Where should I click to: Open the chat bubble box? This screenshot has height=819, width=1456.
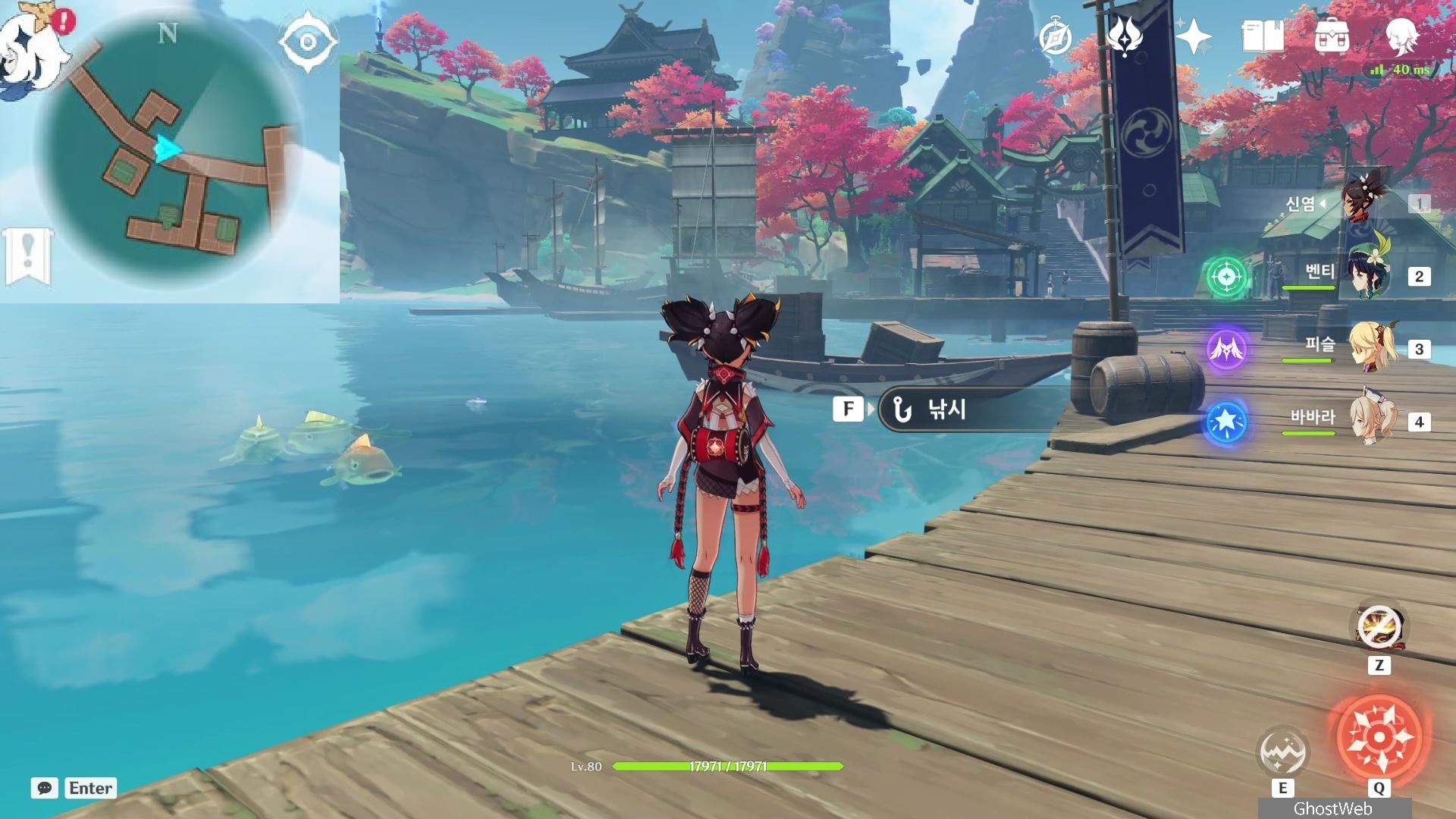tap(45, 788)
